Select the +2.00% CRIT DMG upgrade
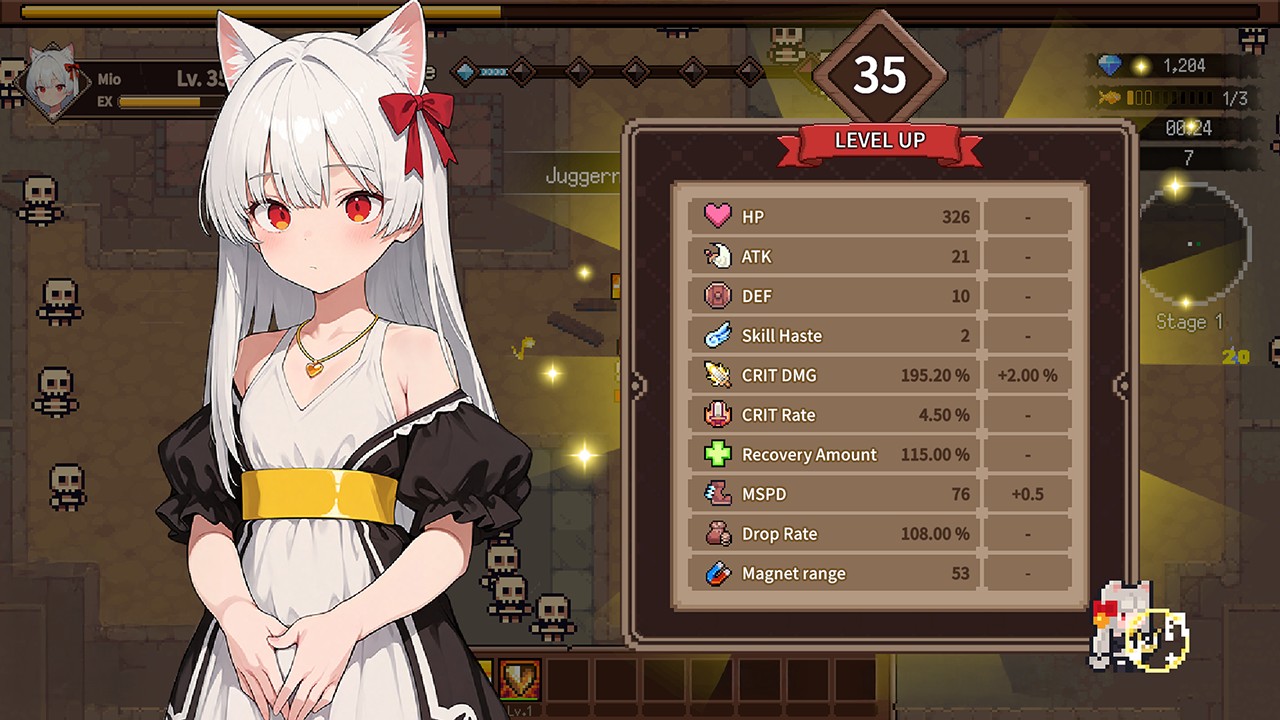1280x720 pixels. click(x=1027, y=375)
